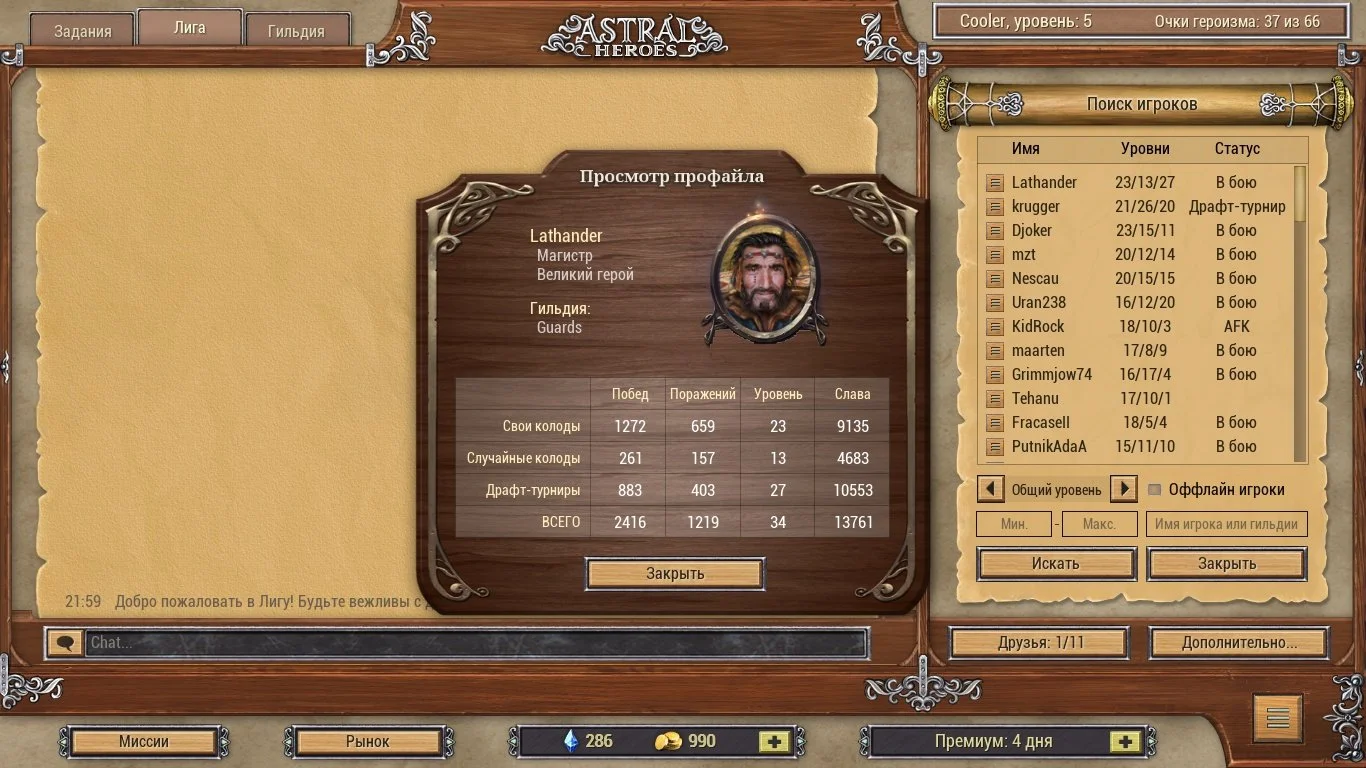Click the profile sheet icon beside Djoker
This screenshot has height=768, width=1366.
point(993,230)
